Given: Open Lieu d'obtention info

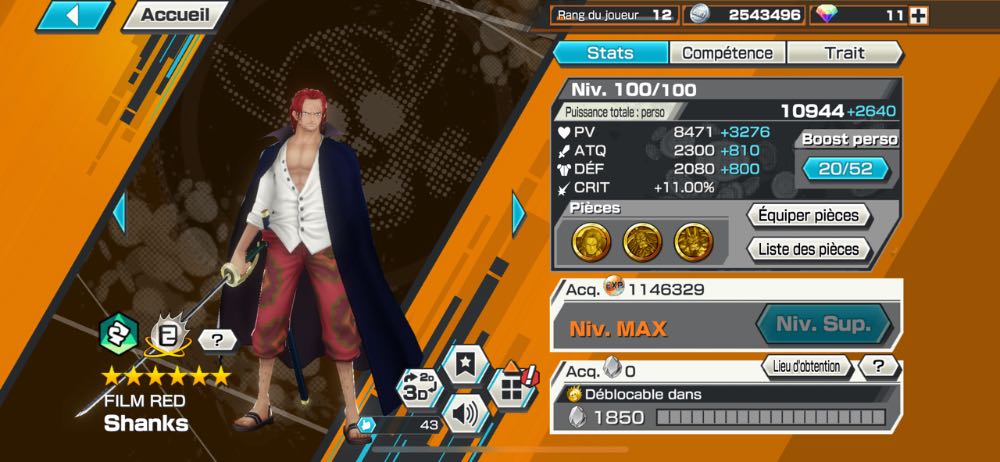Looking at the screenshot, I should (x=807, y=367).
